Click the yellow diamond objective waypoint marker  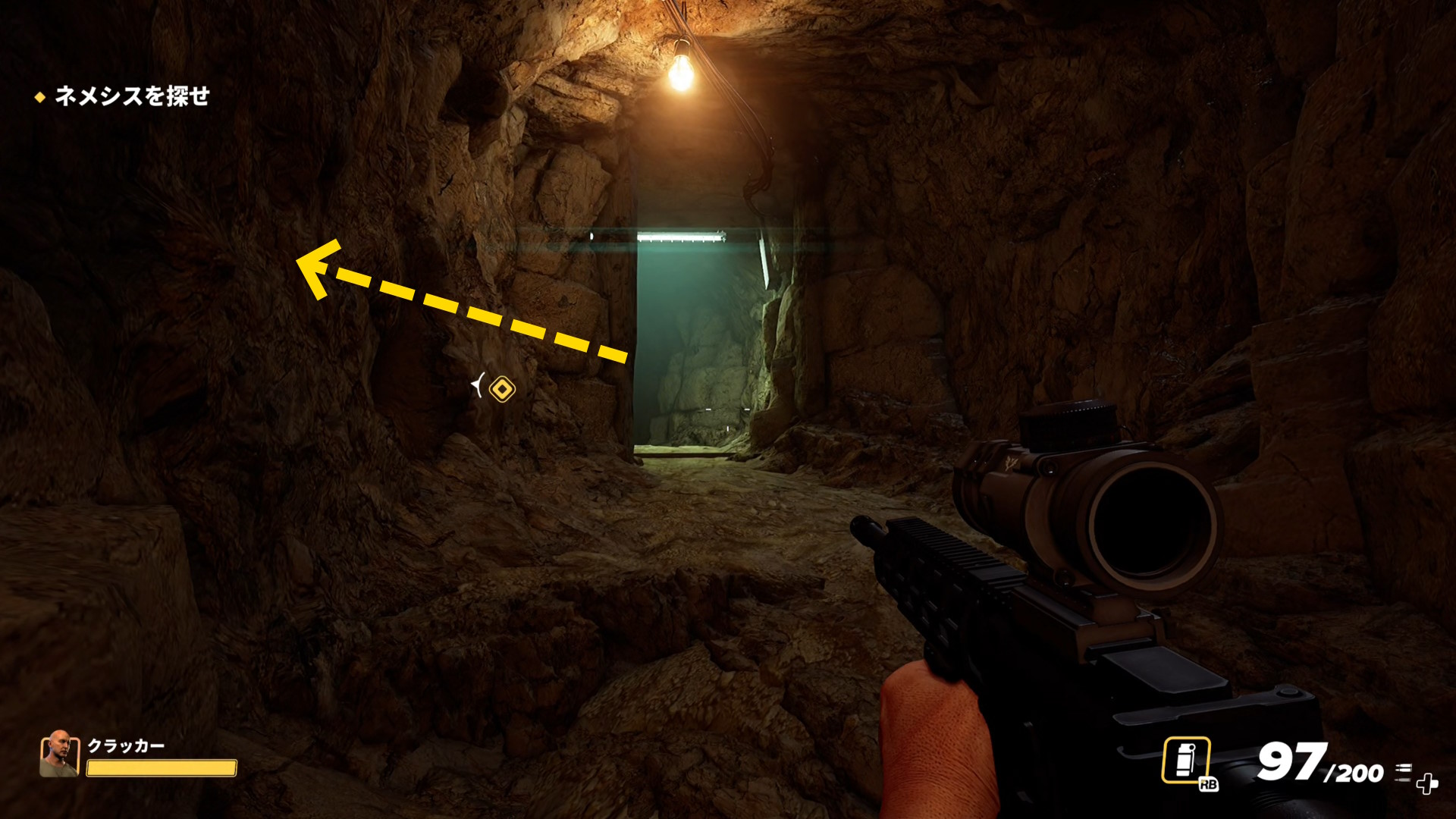(x=502, y=390)
